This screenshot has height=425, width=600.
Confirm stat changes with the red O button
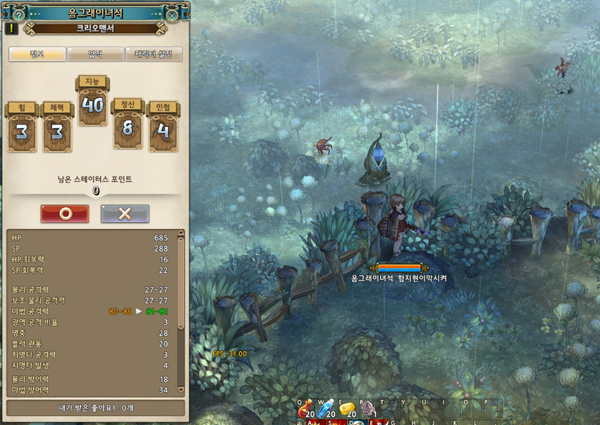(64, 214)
